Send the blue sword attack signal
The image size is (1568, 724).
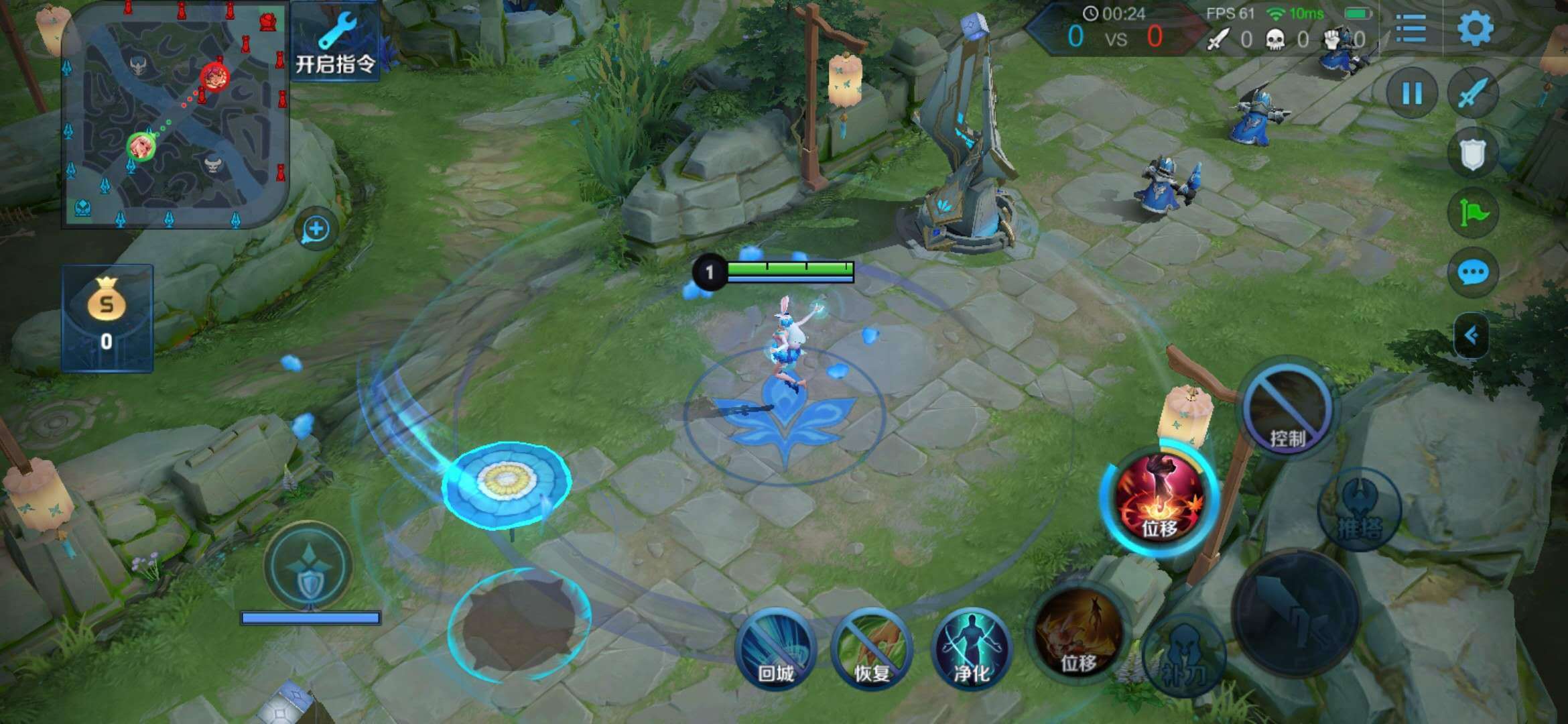(1472, 93)
